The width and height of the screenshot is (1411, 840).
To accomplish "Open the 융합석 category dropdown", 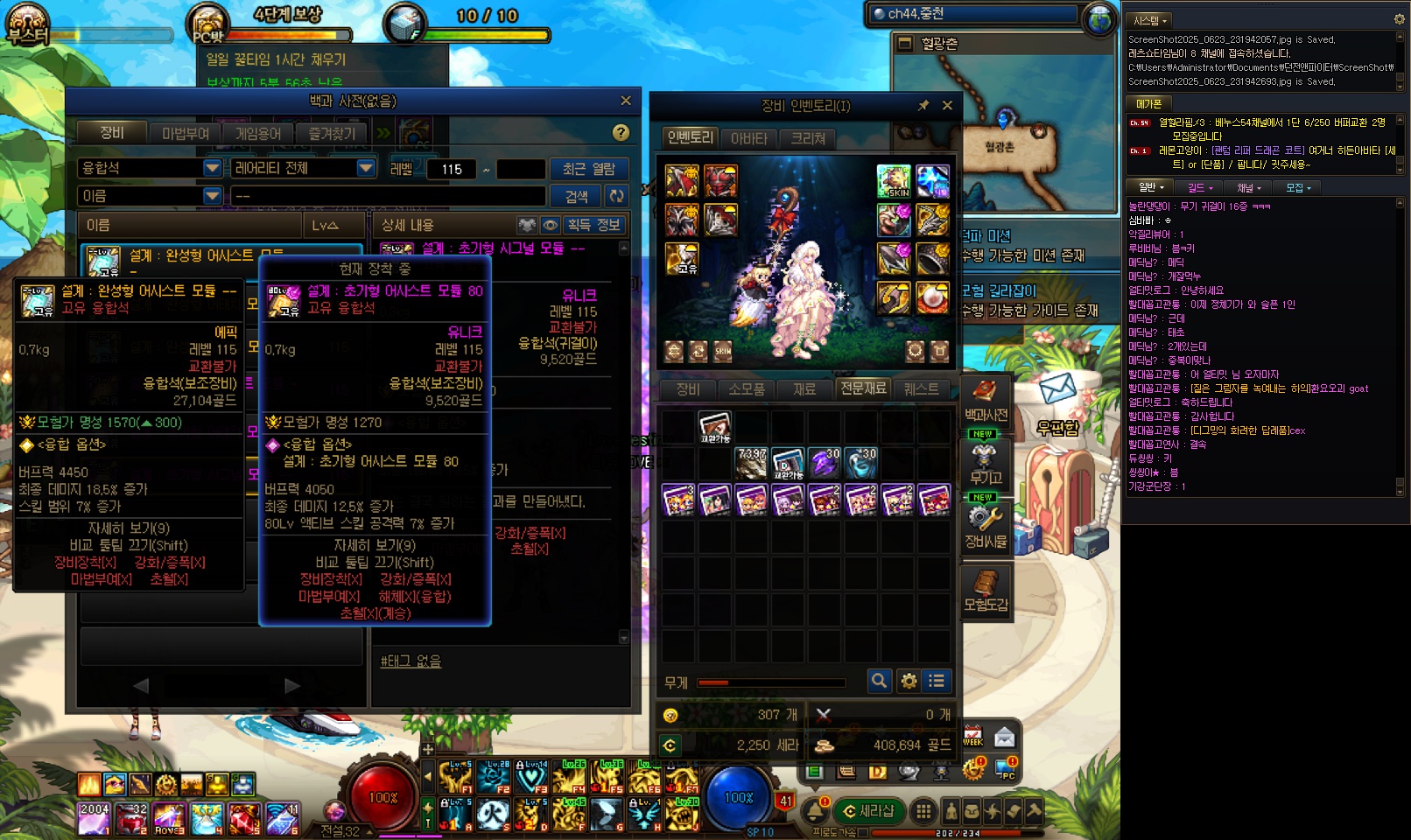I will point(212,168).
